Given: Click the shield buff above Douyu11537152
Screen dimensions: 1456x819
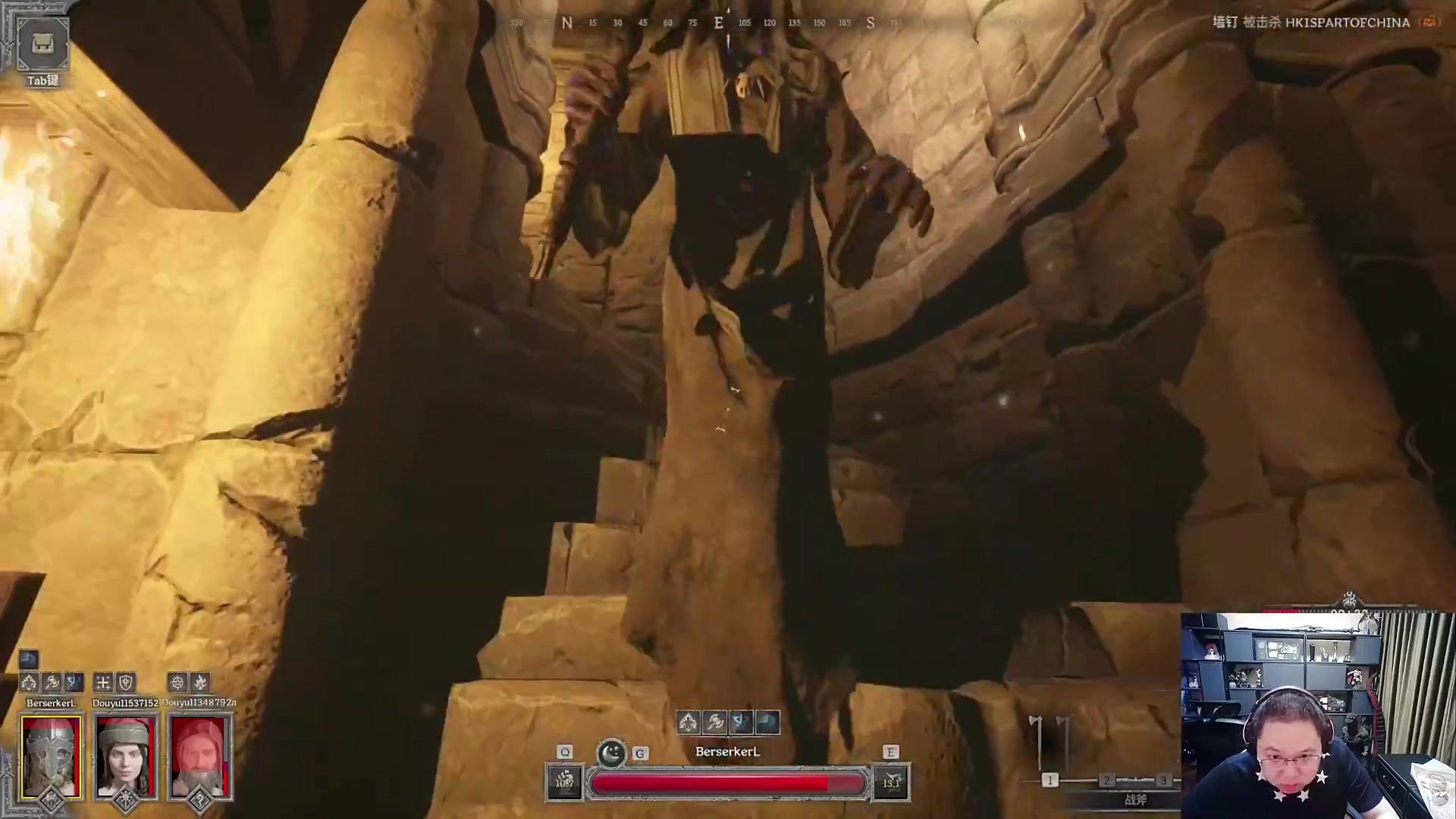Looking at the screenshot, I should click(x=126, y=682).
